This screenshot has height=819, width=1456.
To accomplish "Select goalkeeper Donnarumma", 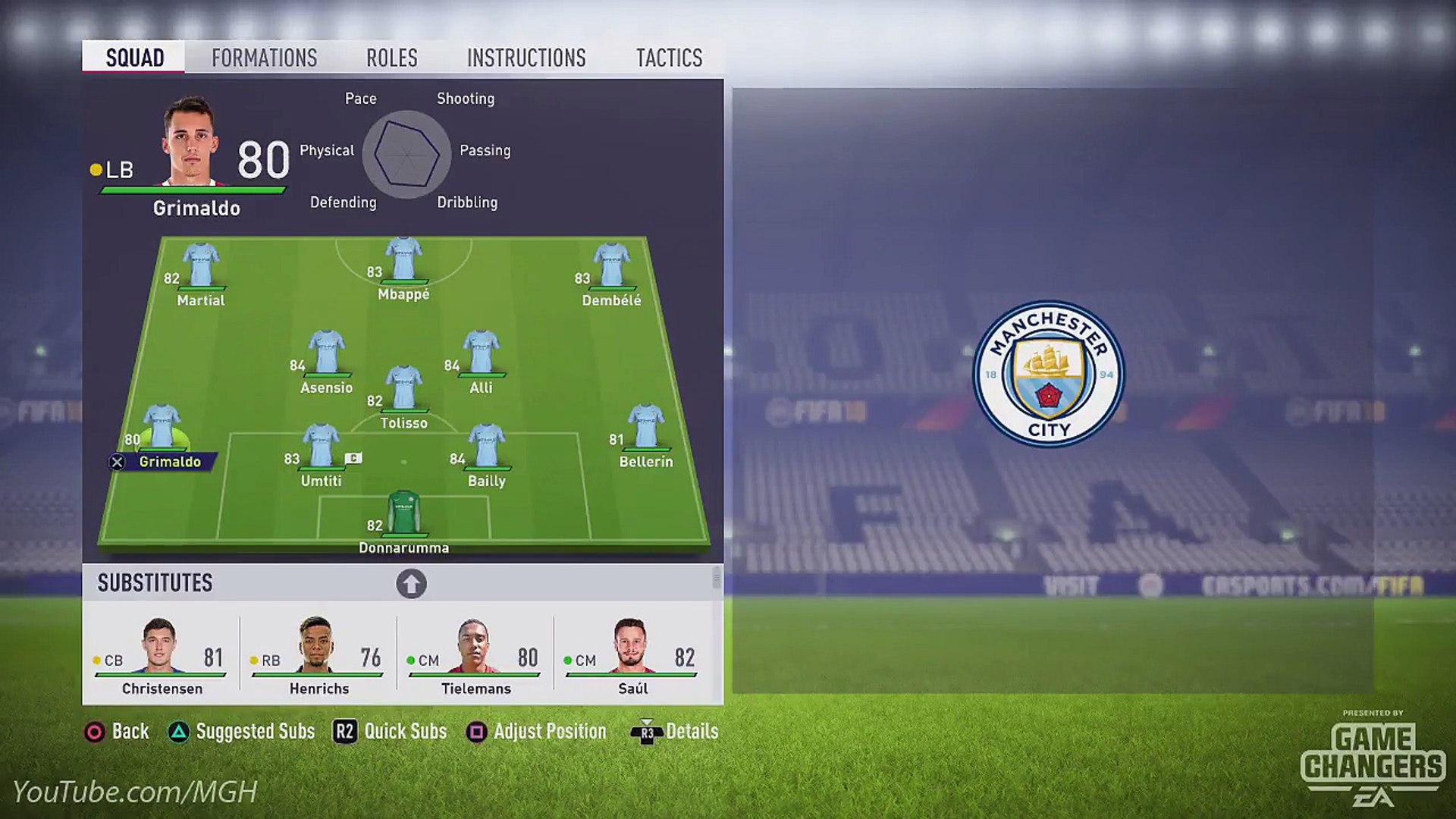I will coord(403,516).
